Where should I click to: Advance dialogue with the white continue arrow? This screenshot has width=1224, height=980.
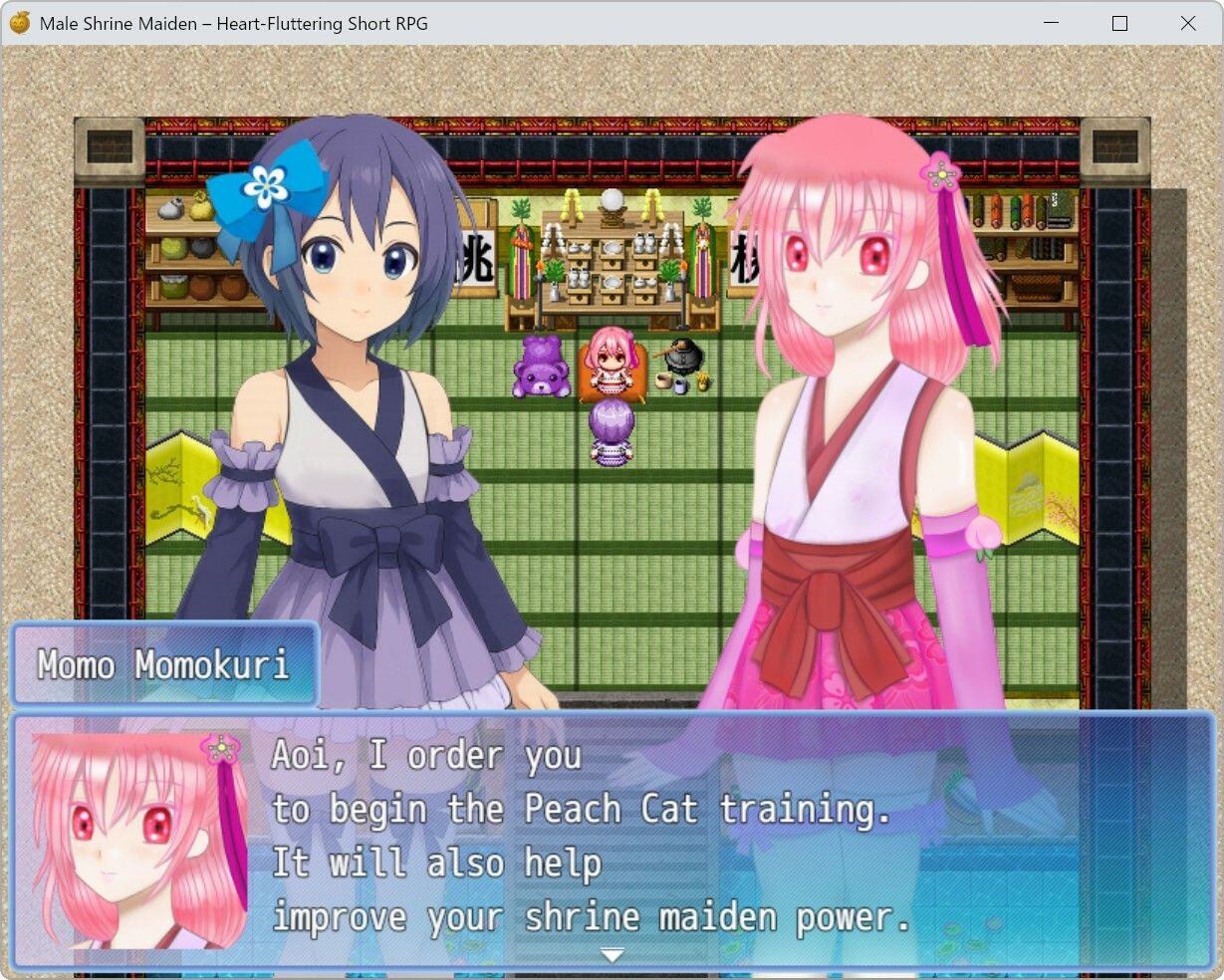point(612,955)
